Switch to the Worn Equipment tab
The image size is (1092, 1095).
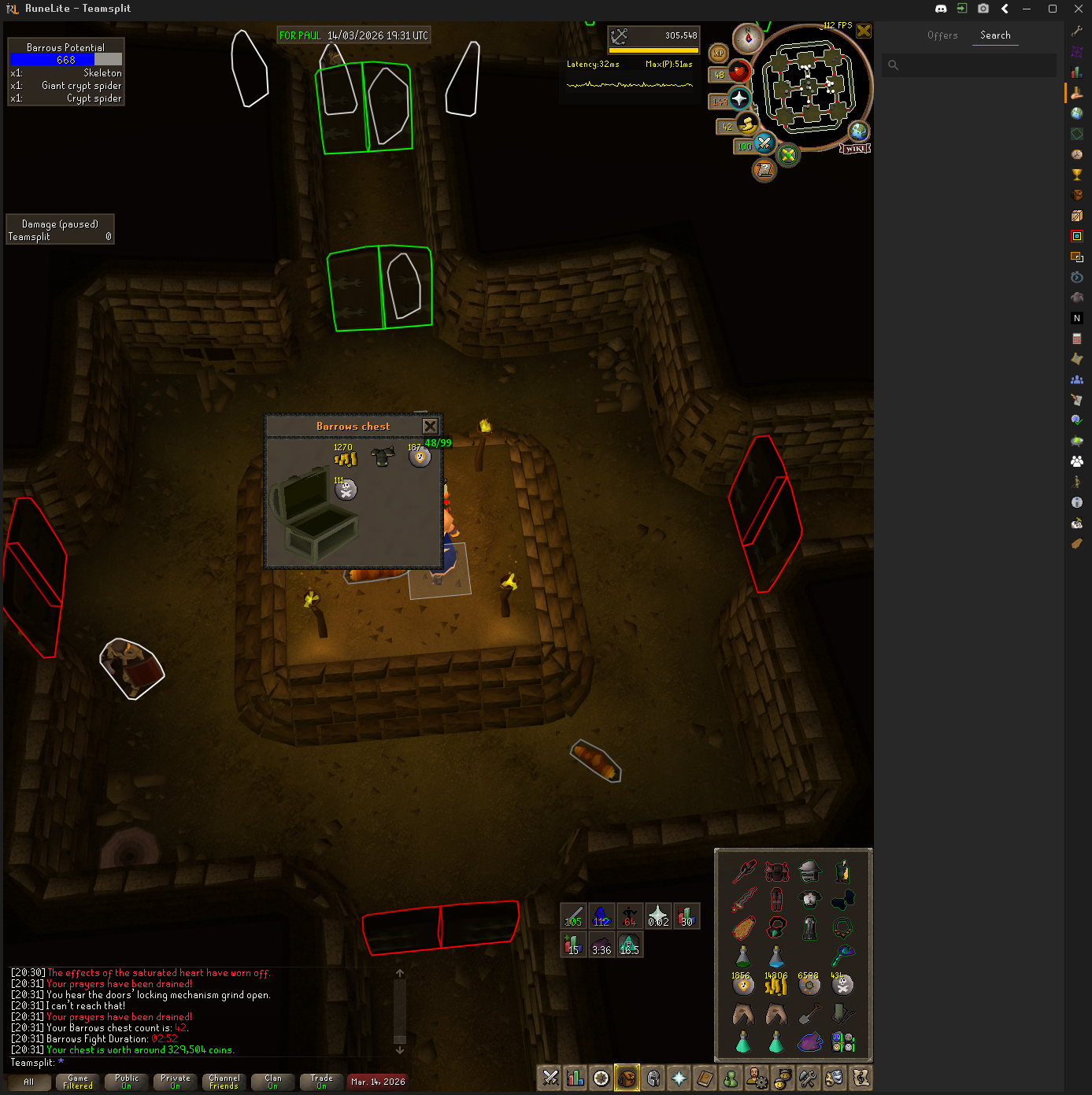pyautogui.click(x=653, y=1078)
